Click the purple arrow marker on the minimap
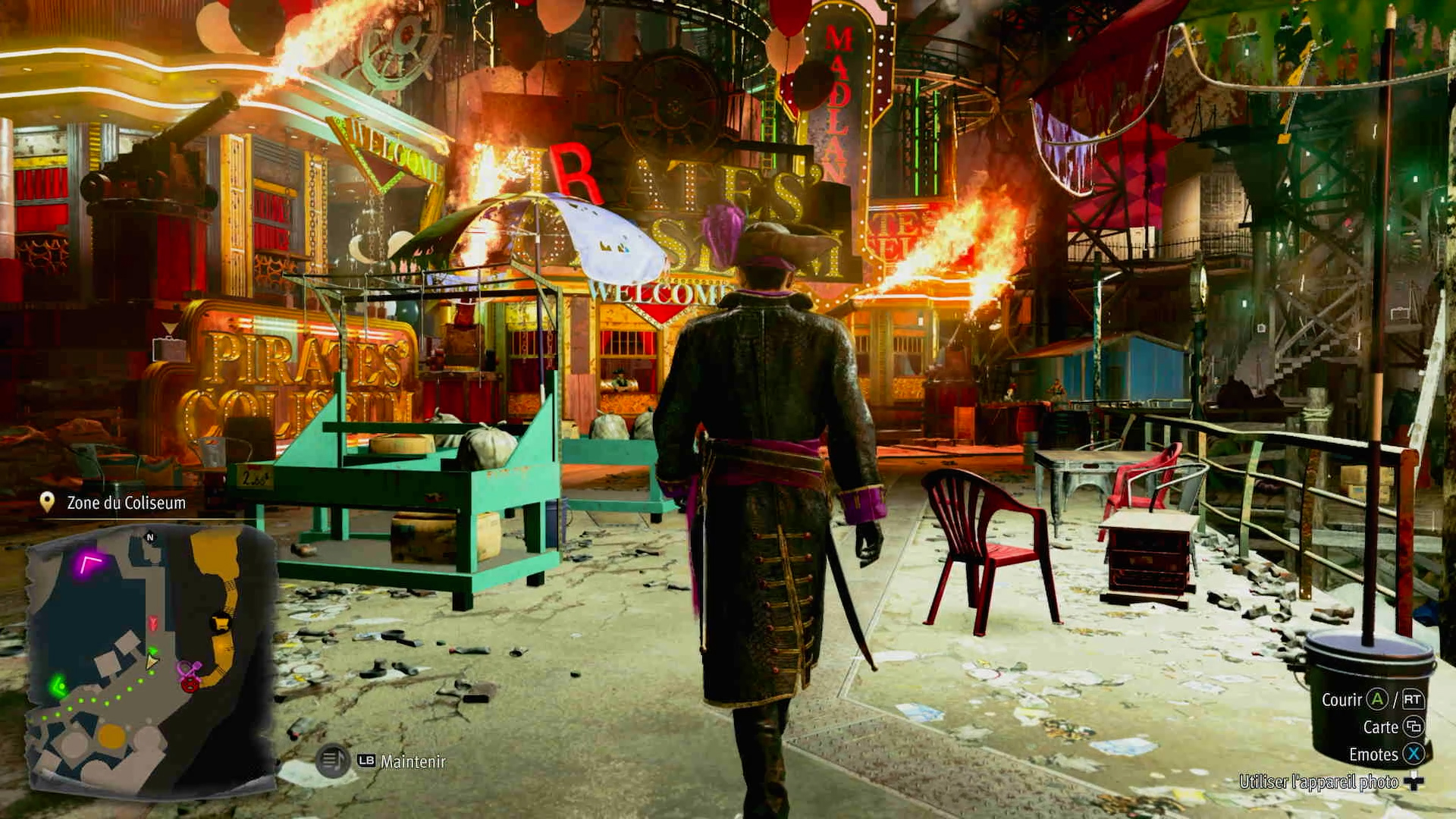Image resolution: width=1456 pixels, height=819 pixels. point(89,564)
